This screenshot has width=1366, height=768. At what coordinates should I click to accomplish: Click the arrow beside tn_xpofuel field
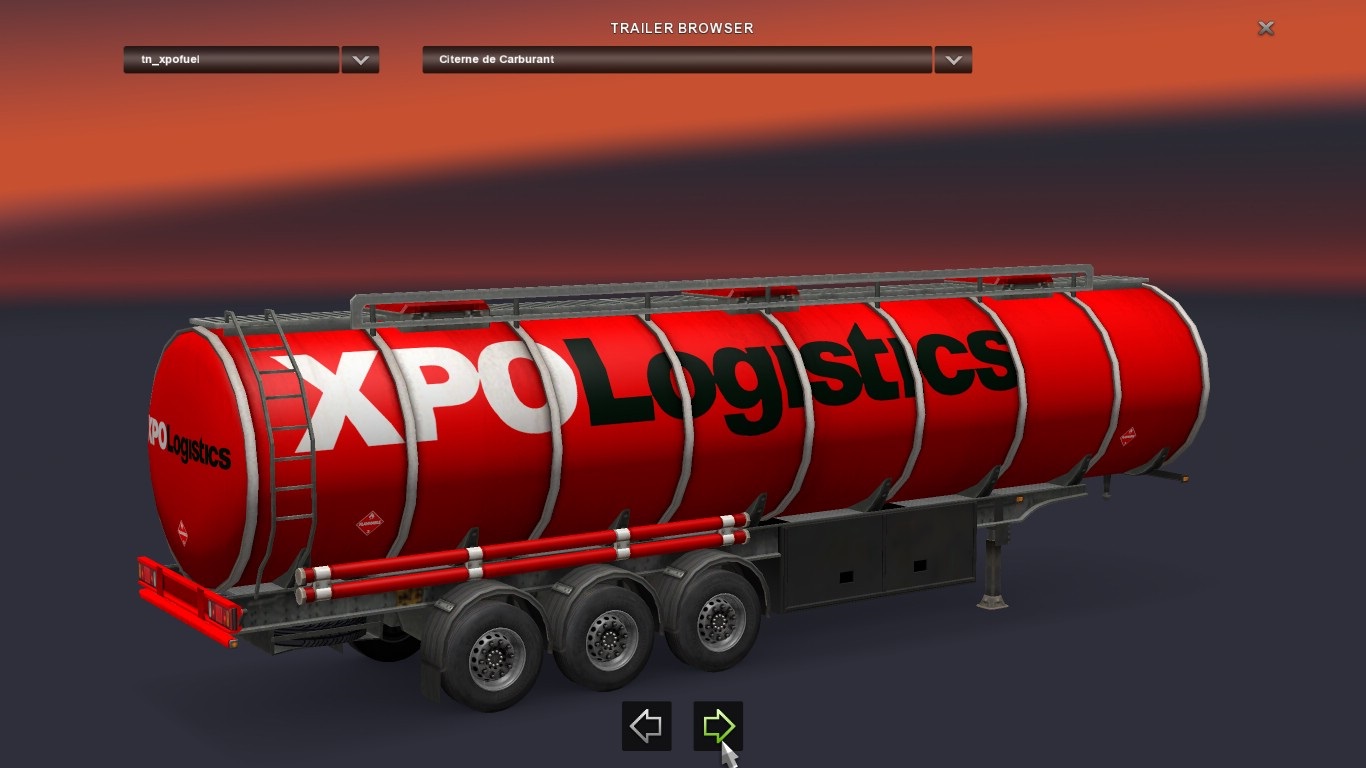tap(360, 60)
